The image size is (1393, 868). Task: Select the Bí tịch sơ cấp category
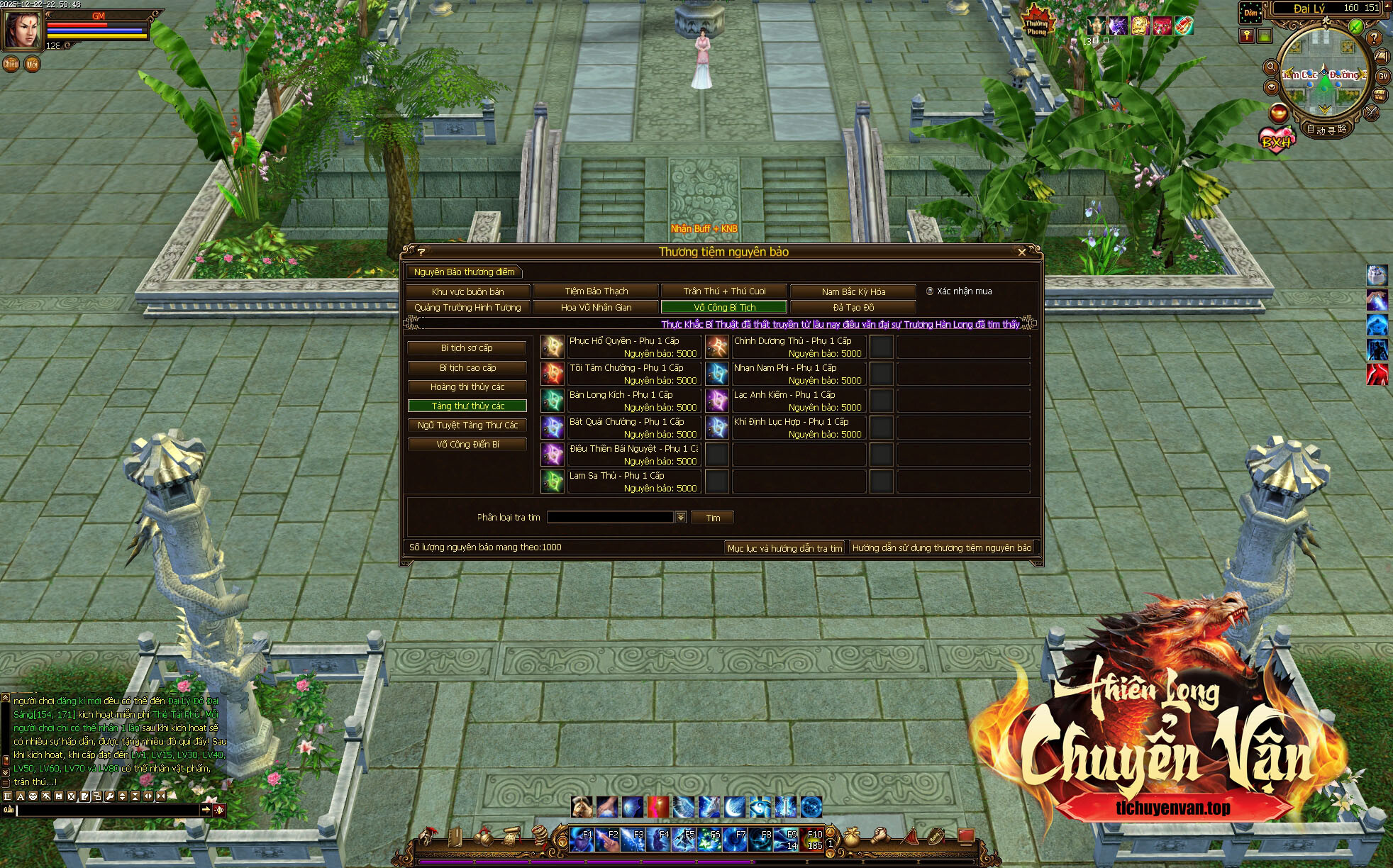click(467, 348)
